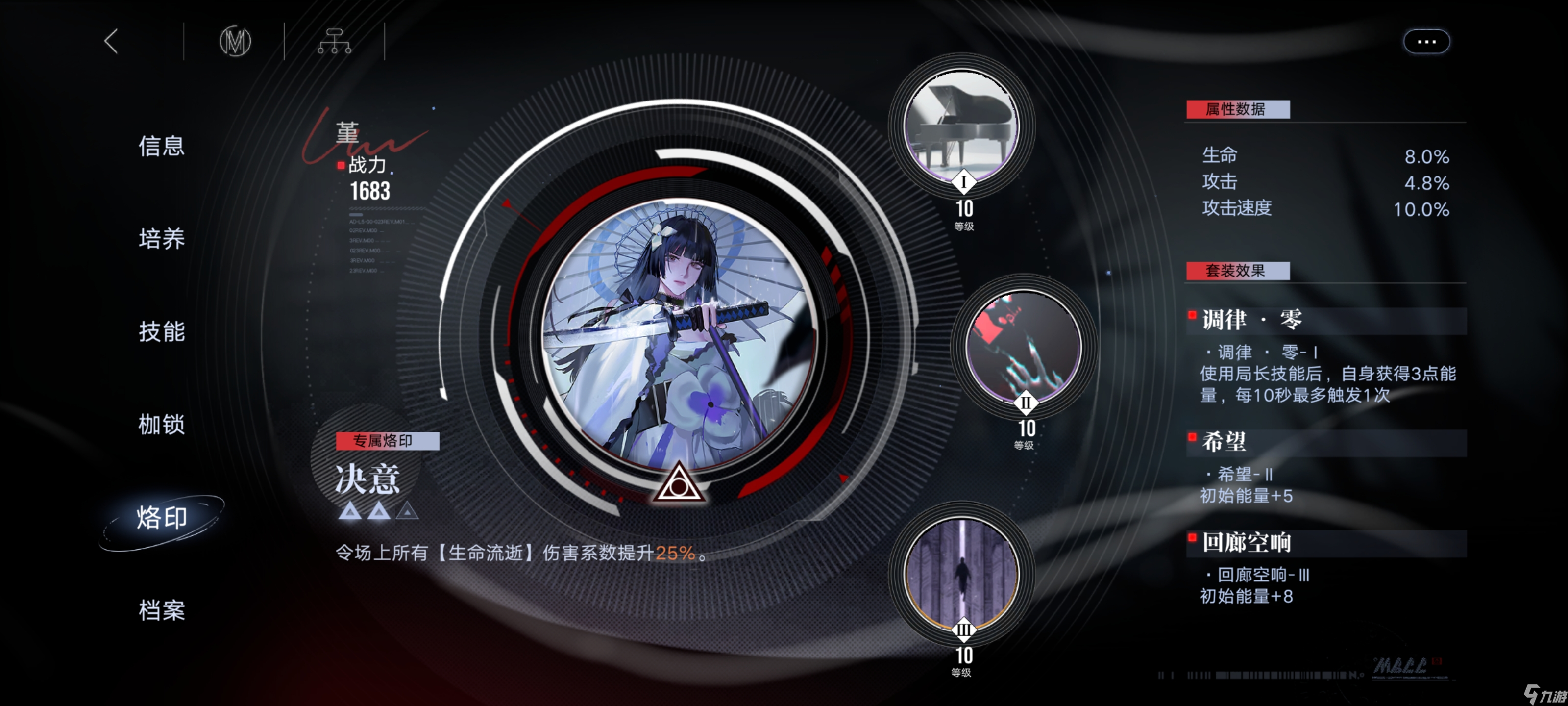Image resolution: width=1568 pixels, height=706 pixels.
Task: Select the 枷锁 tab
Action: [x=161, y=424]
